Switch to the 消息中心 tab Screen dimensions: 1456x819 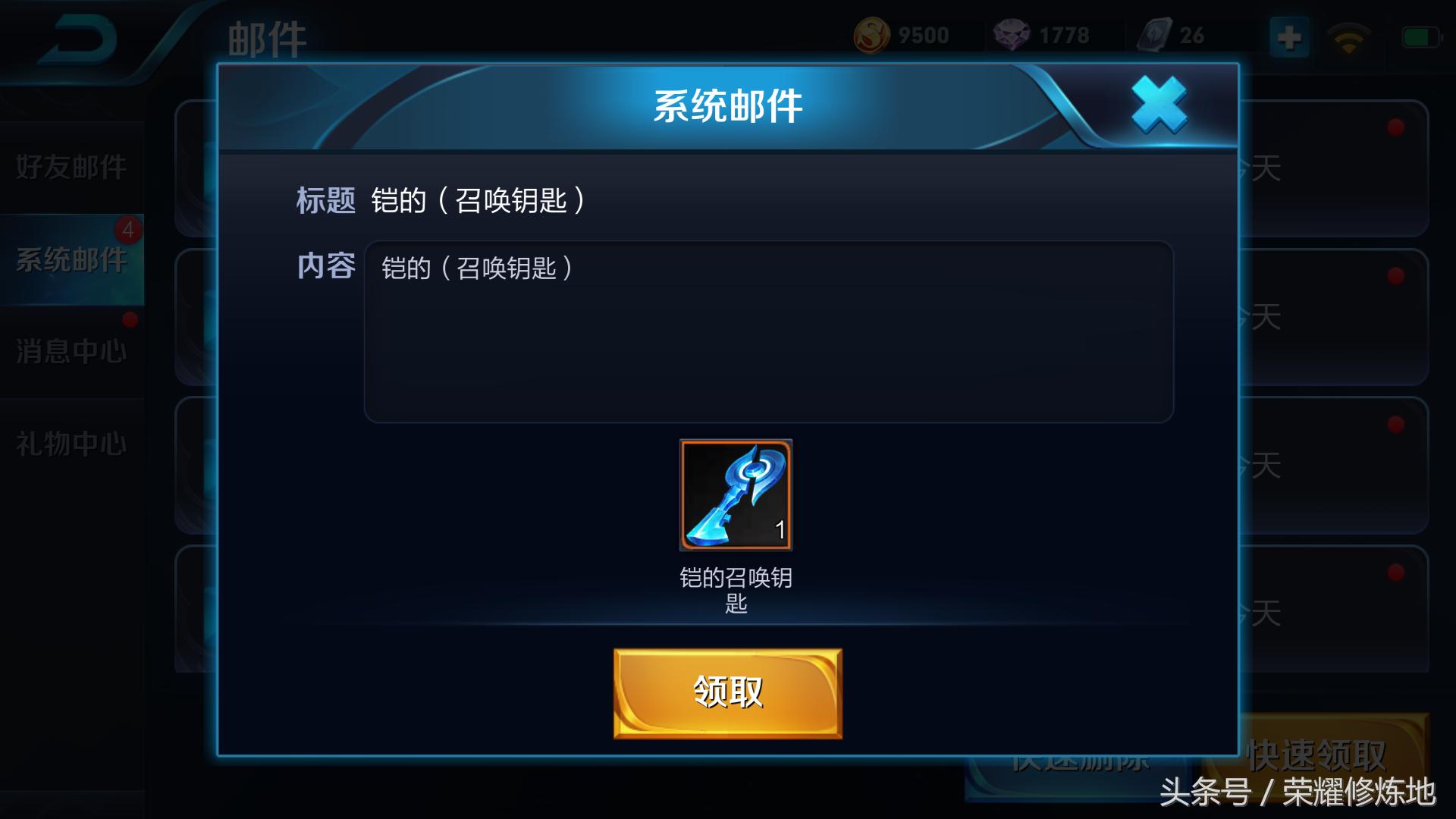[x=70, y=351]
